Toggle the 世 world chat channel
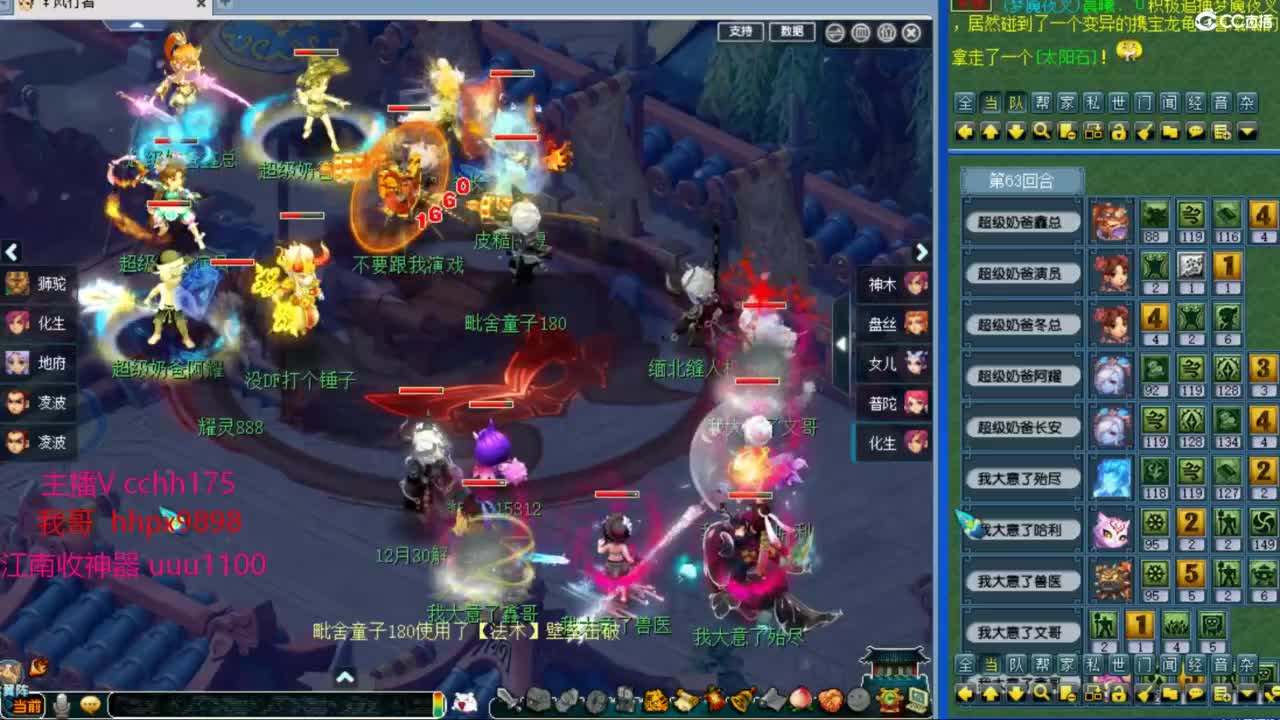Viewport: 1280px width, 720px height. pyautogui.click(x=1120, y=102)
